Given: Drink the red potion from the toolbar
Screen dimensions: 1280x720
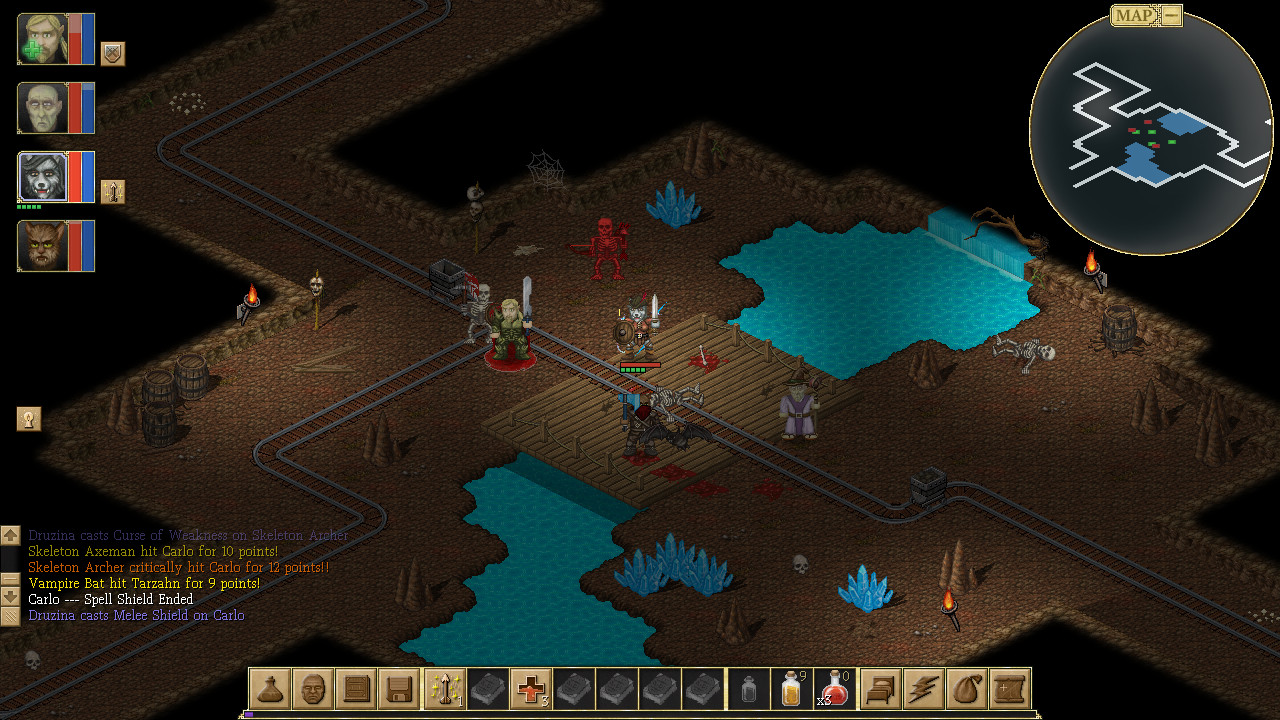Looking at the screenshot, I should coord(835,689).
